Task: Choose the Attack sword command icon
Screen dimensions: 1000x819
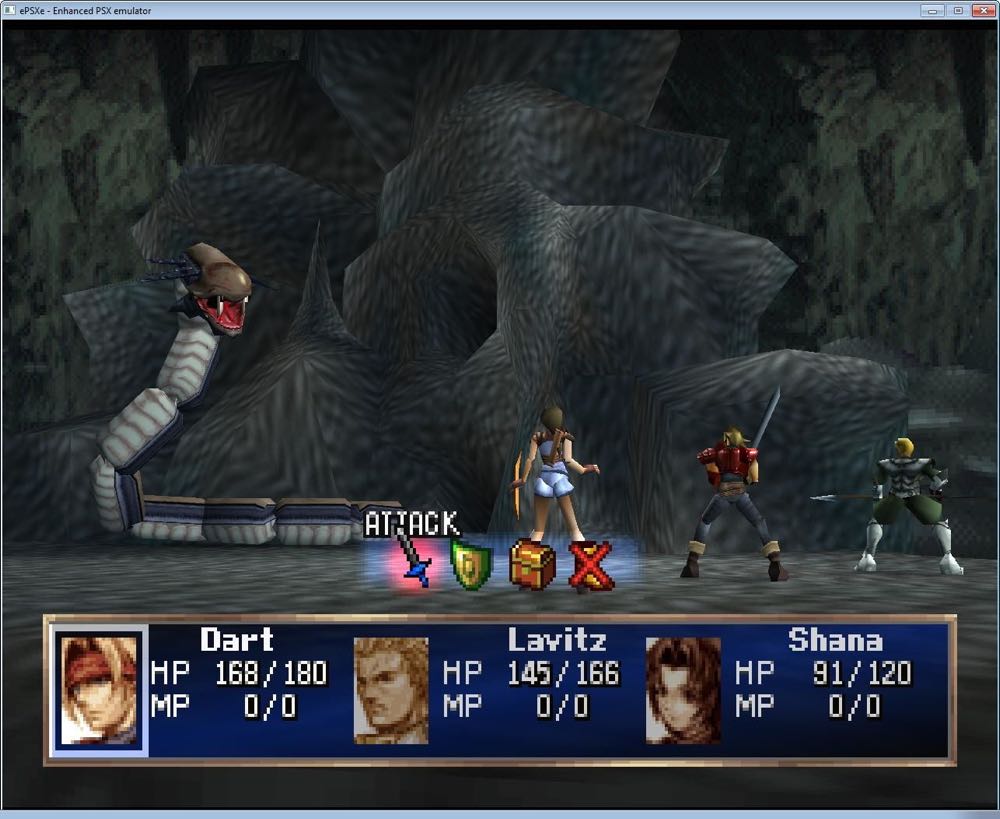Action: click(412, 562)
